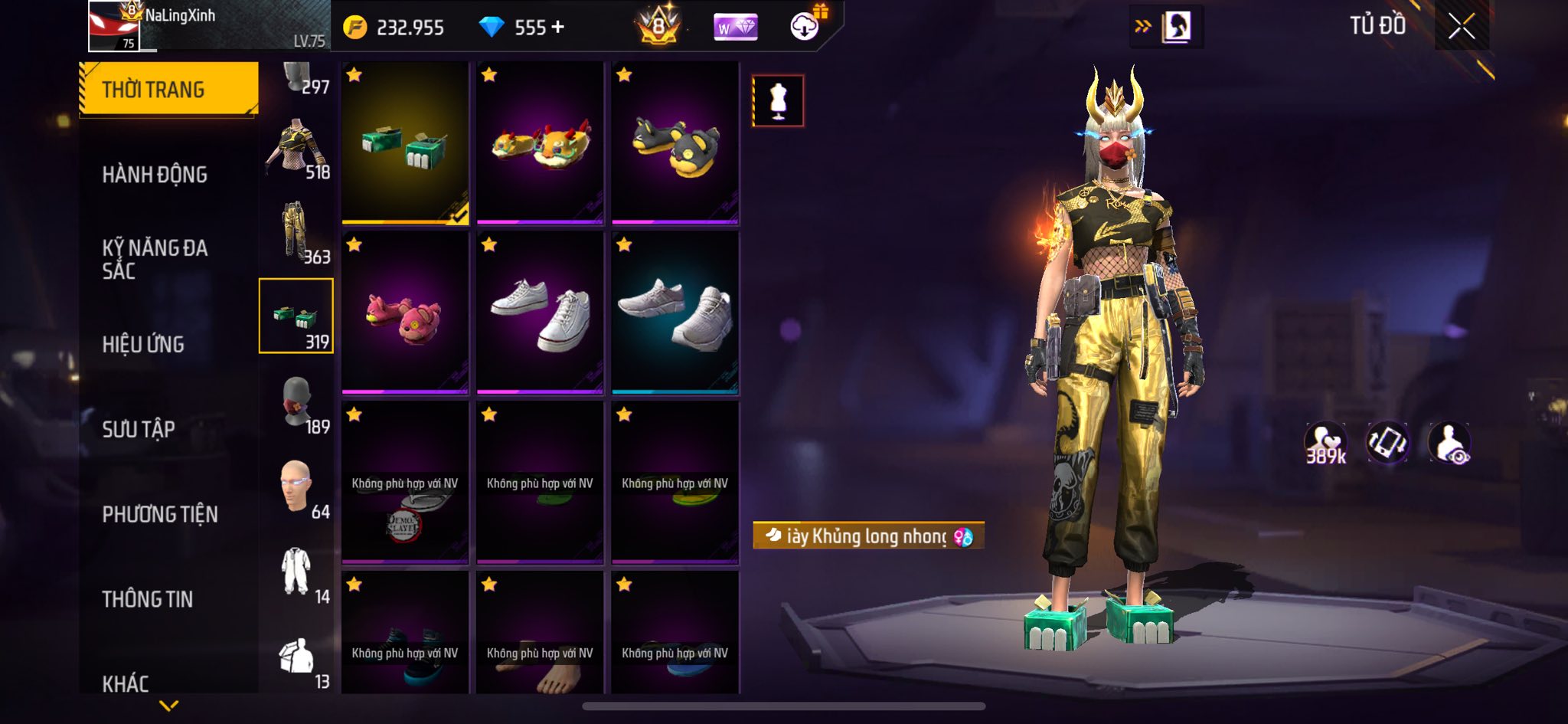
Task: Choose the orange dragon slippers
Action: 540,143
